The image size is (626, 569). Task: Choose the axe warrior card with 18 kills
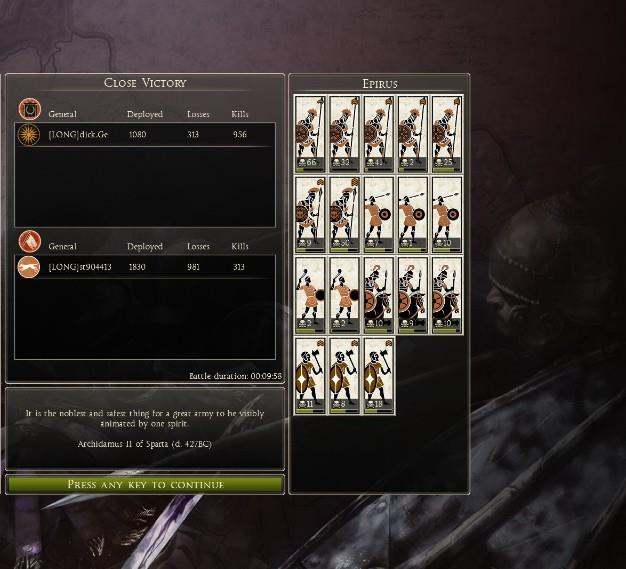click(379, 375)
